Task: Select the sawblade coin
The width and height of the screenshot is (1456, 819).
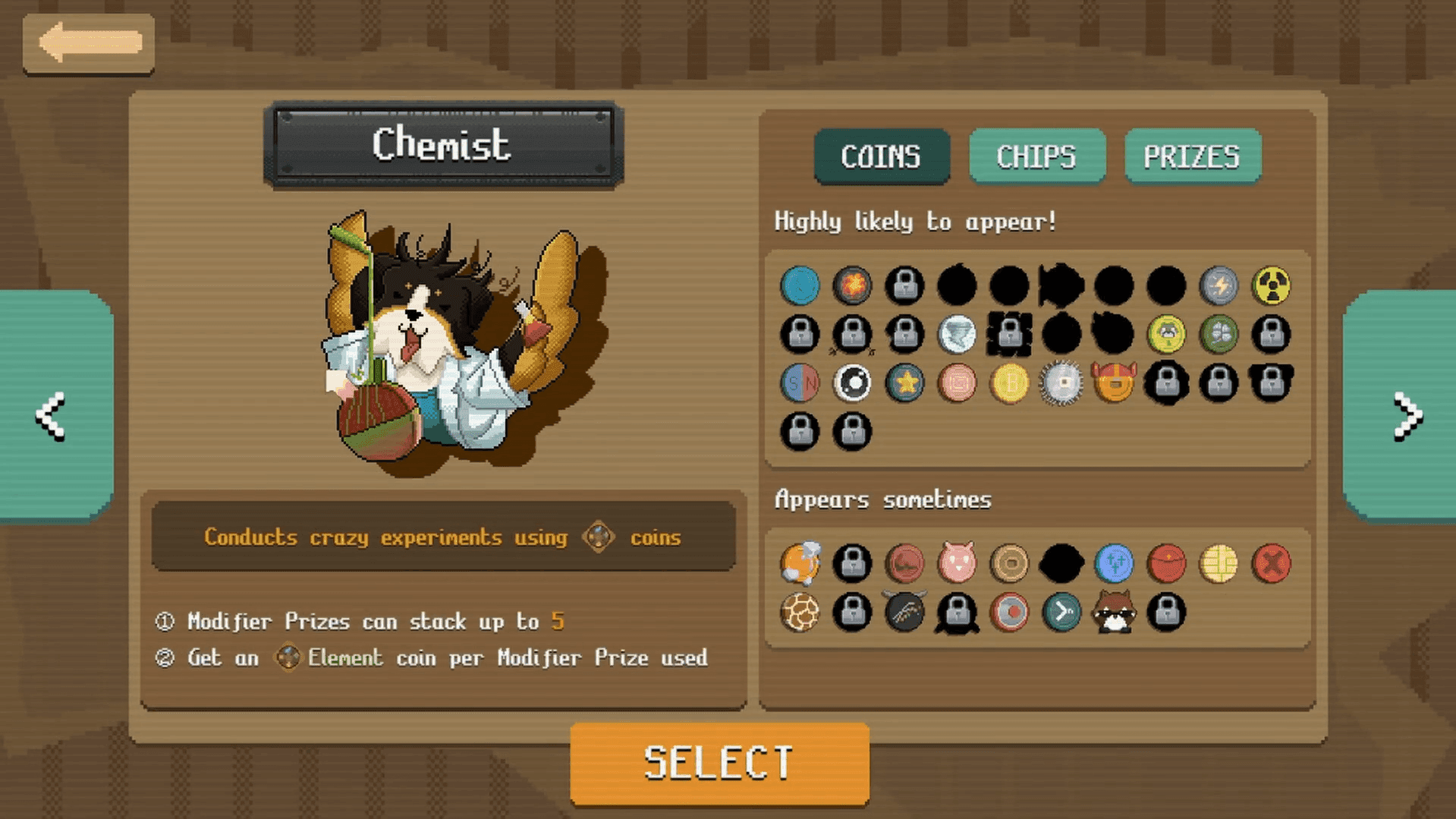Action: [x=1061, y=383]
